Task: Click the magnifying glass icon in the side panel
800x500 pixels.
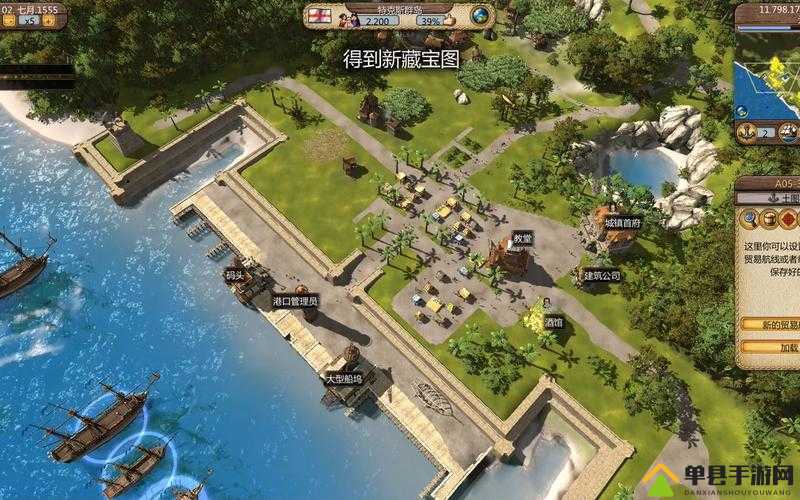Action: pyautogui.click(x=749, y=218)
